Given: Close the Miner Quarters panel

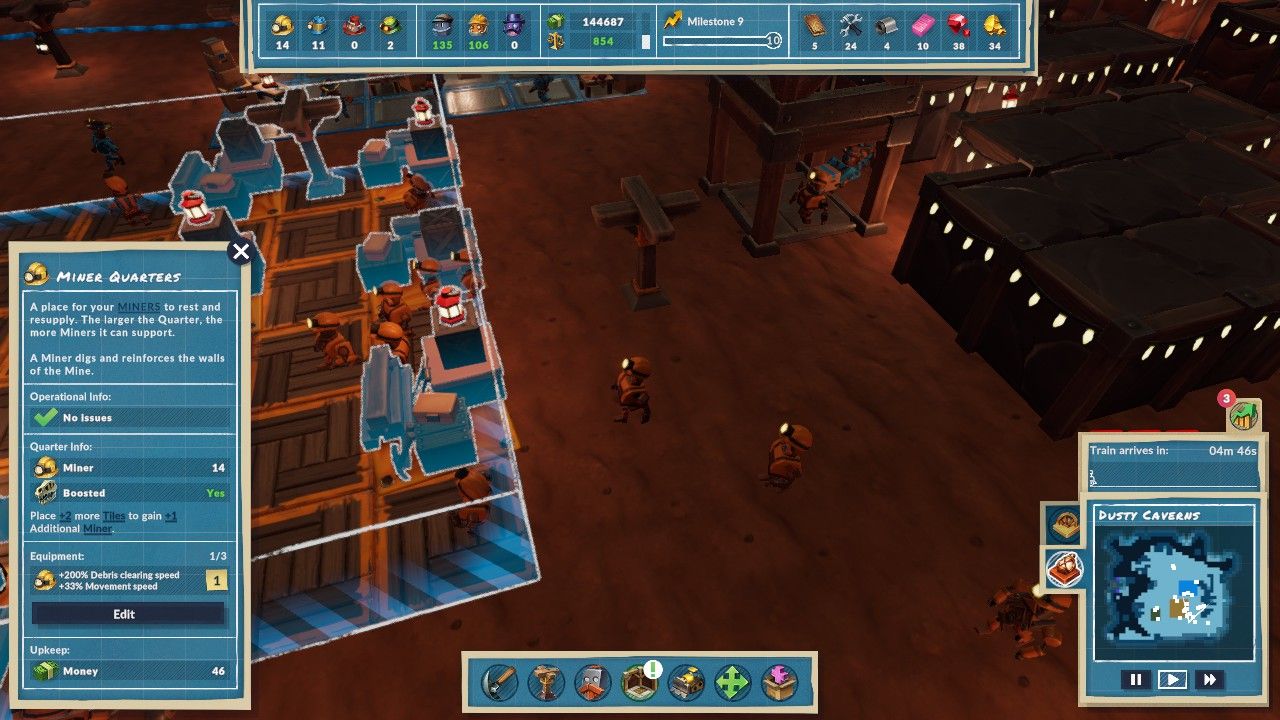Looking at the screenshot, I should [x=240, y=252].
